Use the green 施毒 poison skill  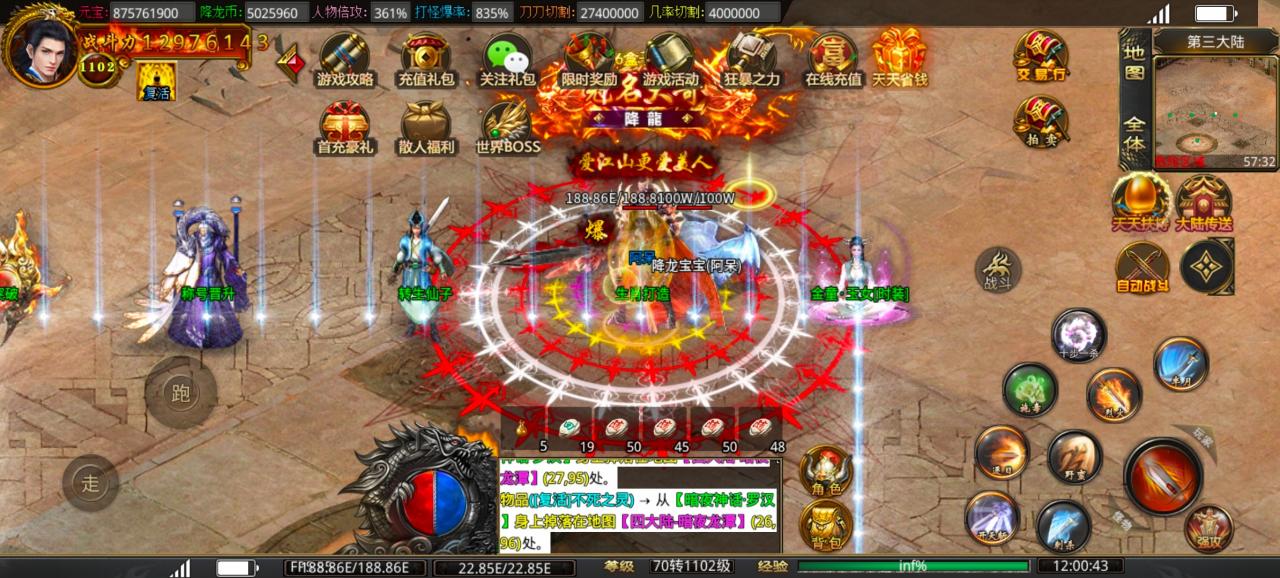pyautogui.click(x=1029, y=389)
